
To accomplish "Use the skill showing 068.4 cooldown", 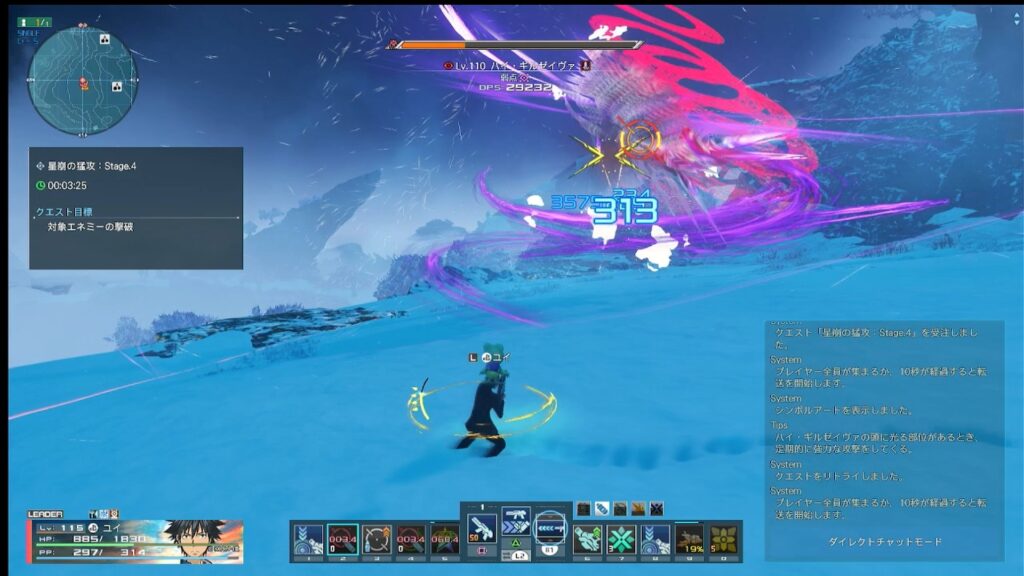I will (444, 539).
